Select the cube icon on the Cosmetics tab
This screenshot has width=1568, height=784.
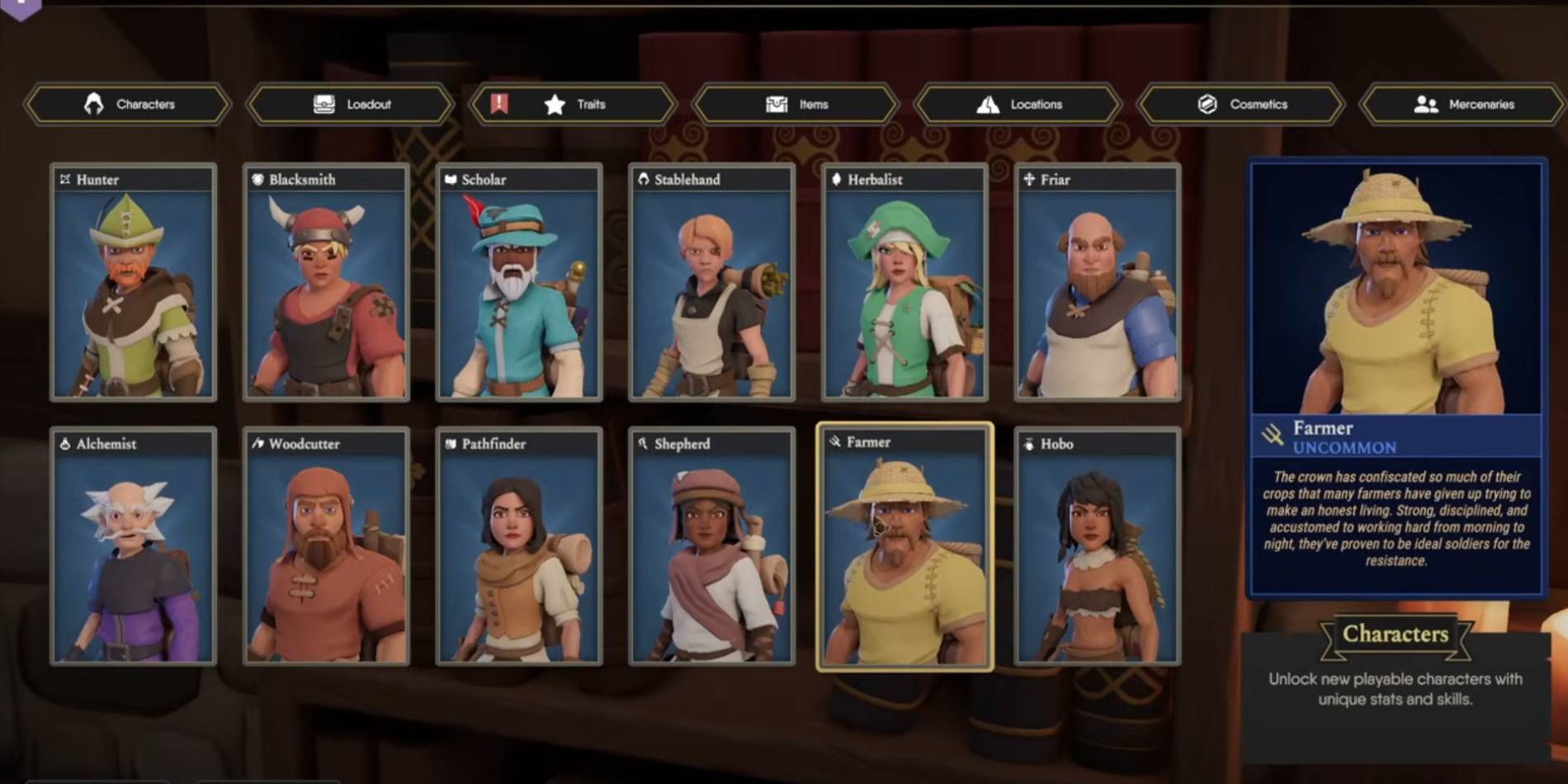tap(1206, 104)
